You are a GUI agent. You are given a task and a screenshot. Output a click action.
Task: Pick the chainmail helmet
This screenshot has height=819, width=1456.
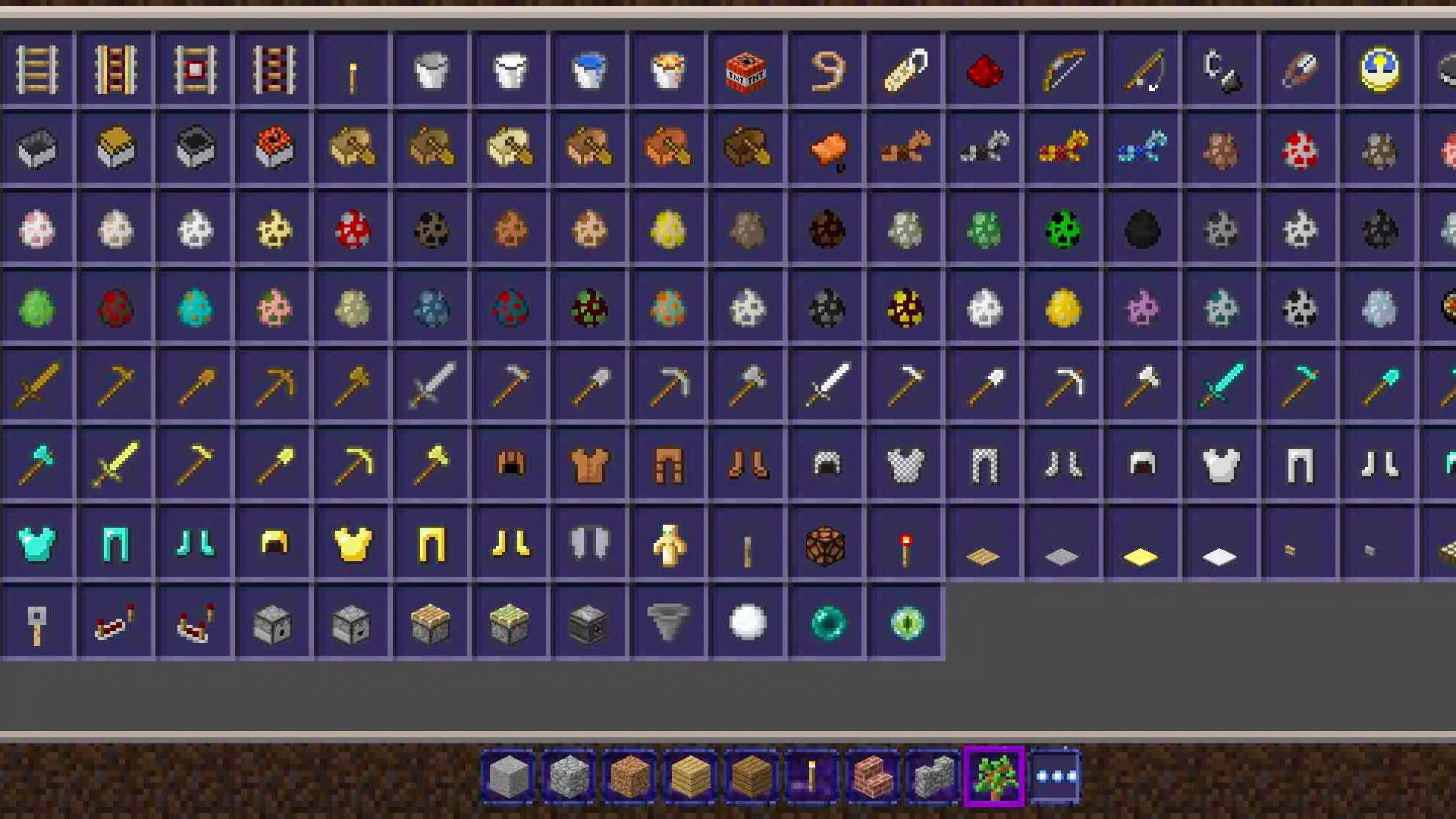coord(825,463)
